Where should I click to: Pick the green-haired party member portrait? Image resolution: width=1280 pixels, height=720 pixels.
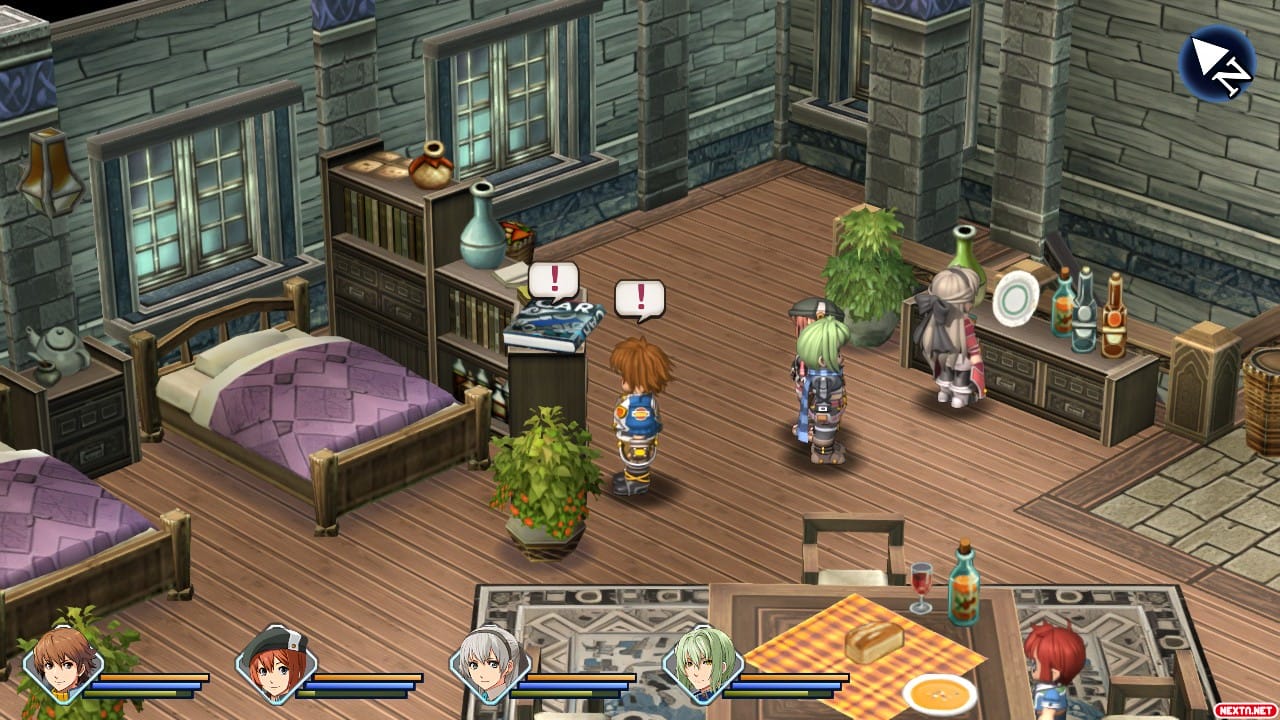(x=702, y=664)
